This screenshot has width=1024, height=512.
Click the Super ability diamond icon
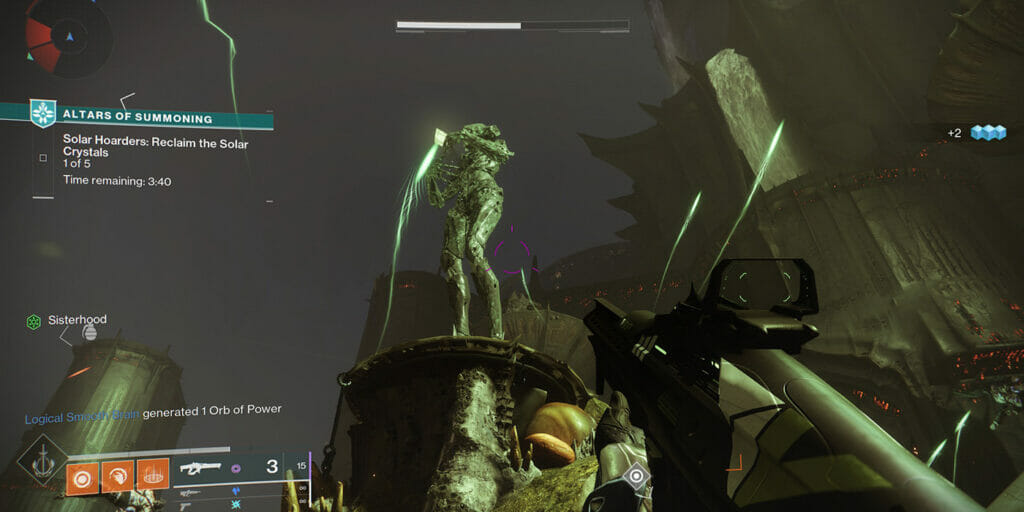(x=41, y=461)
